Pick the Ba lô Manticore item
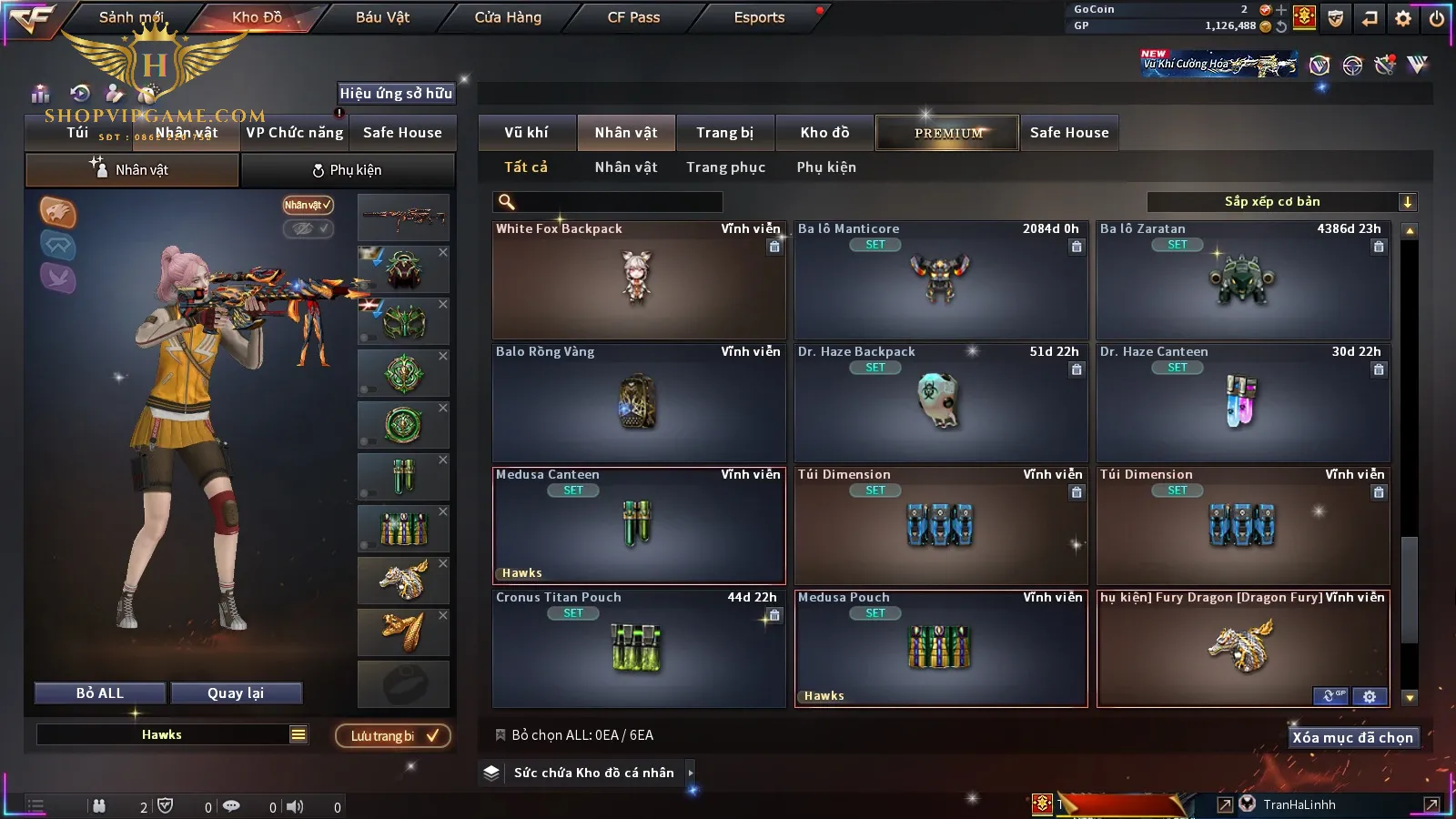Screen dimensions: 1456x819 [940, 280]
